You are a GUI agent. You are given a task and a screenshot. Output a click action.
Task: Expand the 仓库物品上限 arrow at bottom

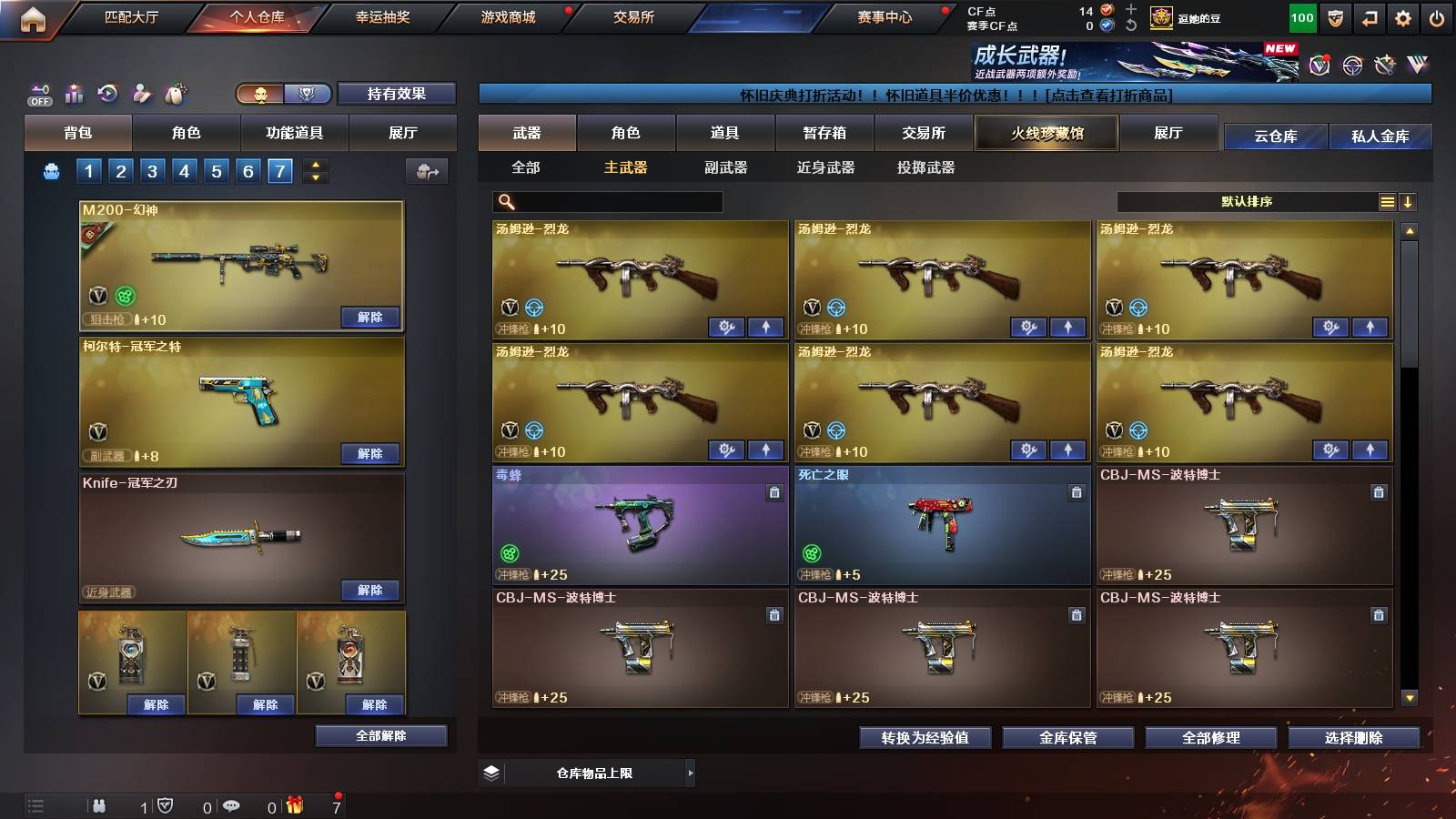point(692,773)
